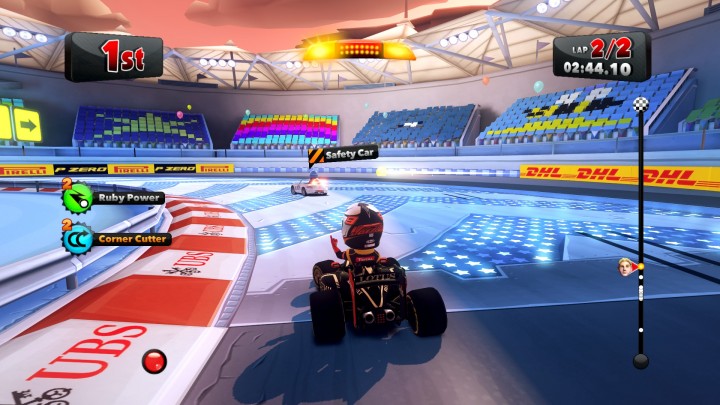
Task: Use the Corner Cutter power-up
Action: pyautogui.click(x=77, y=239)
